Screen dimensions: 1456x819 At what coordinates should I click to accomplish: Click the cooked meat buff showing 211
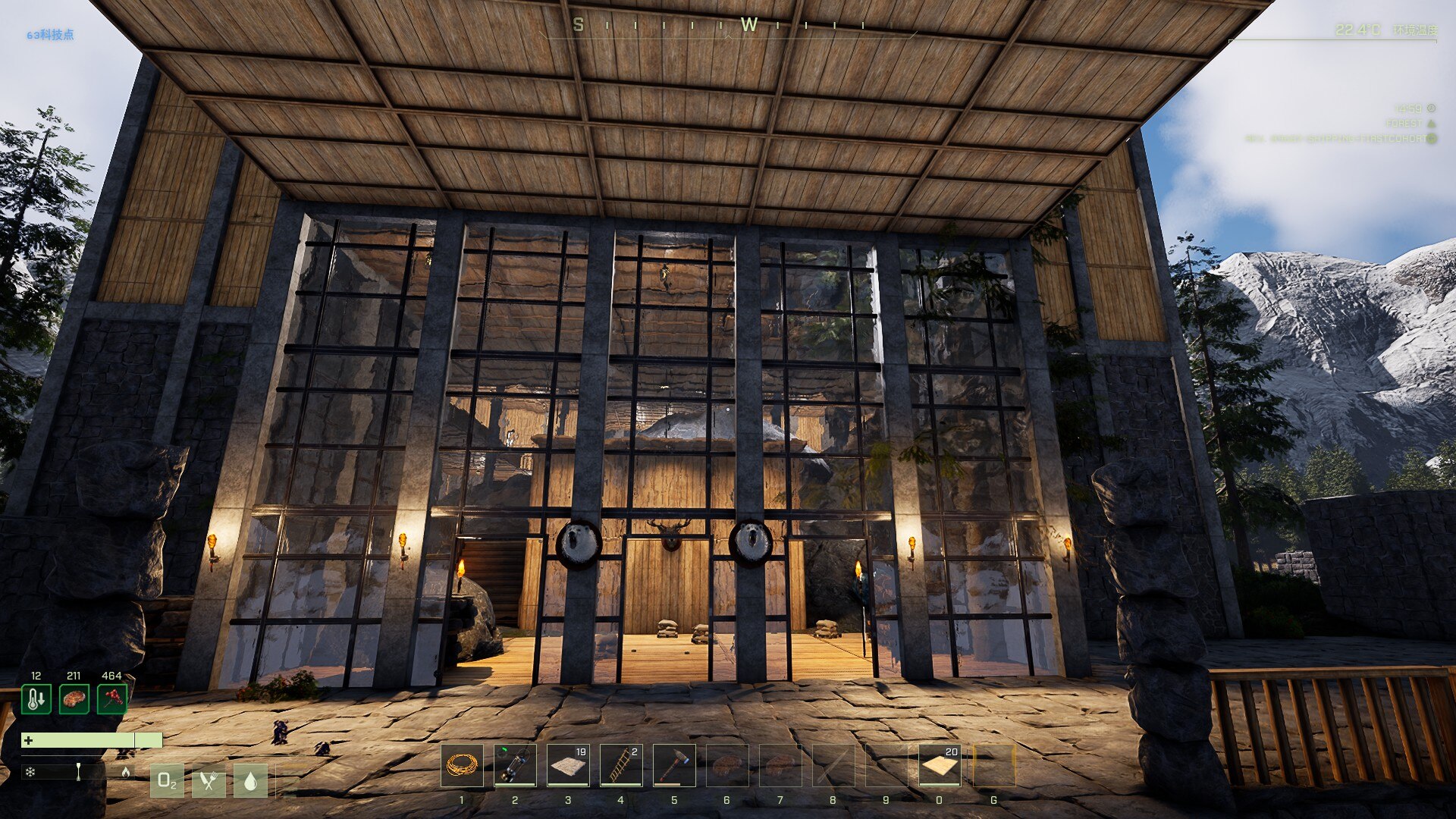pyautogui.click(x=74, y=698)
